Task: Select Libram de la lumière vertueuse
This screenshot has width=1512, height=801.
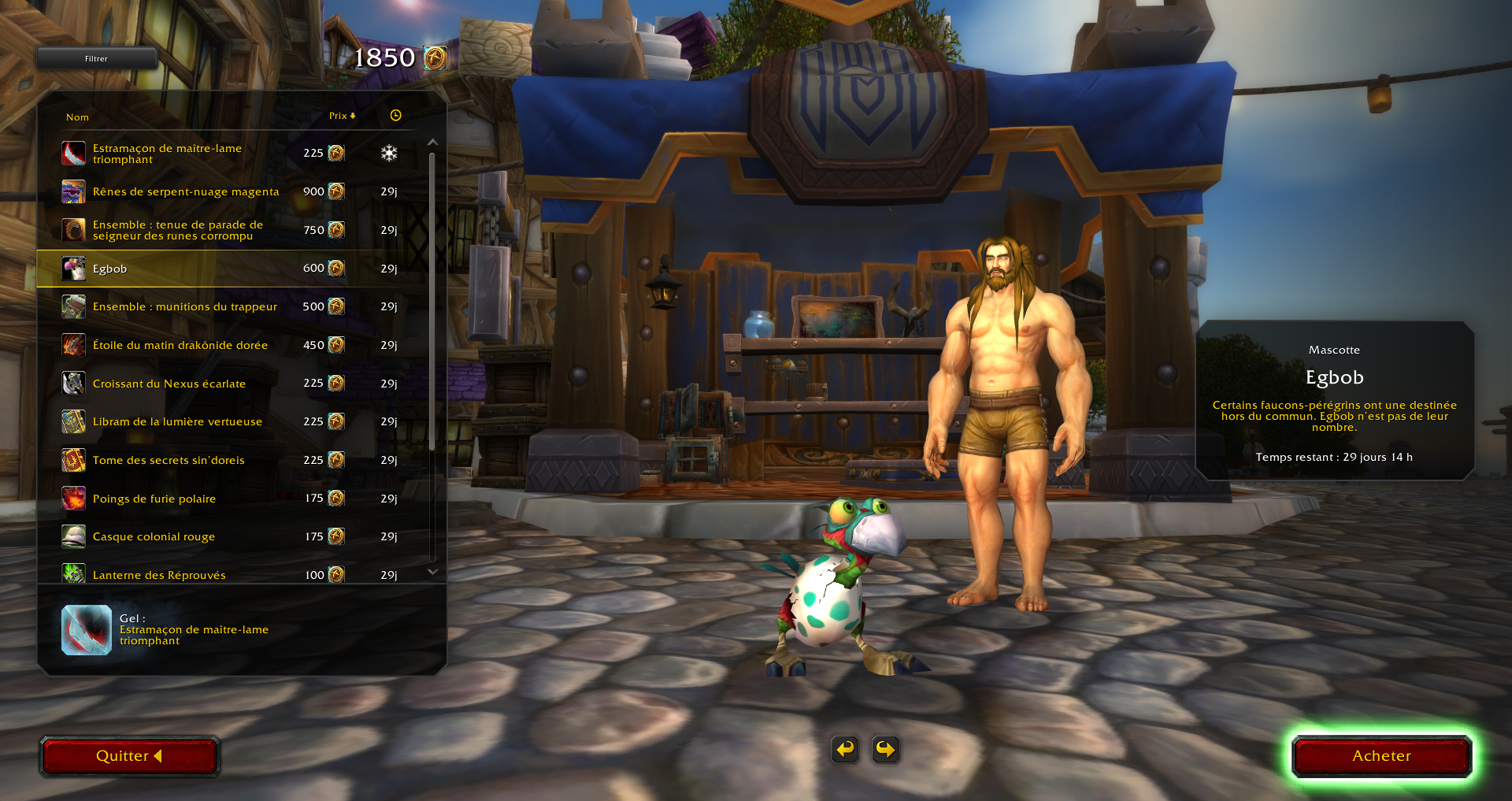Action: 177,421
